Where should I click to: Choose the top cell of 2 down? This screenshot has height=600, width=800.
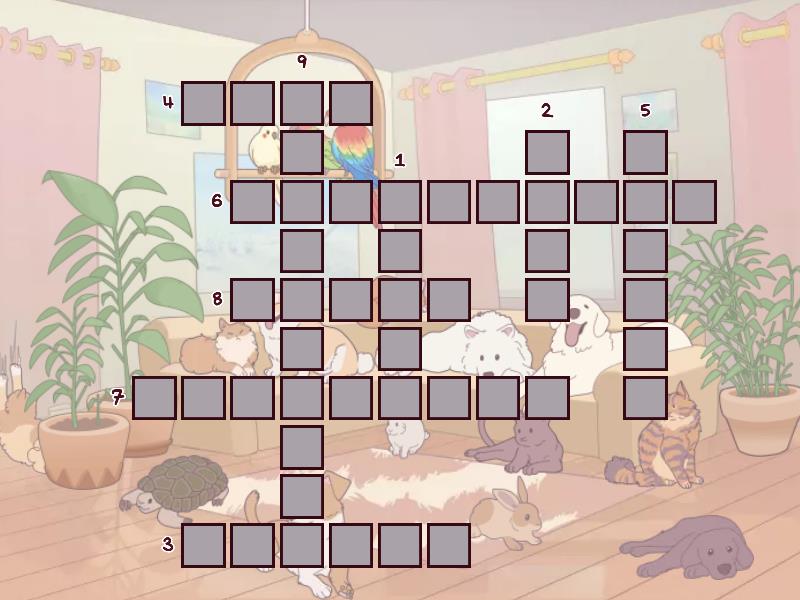click(x=547, y=152)
